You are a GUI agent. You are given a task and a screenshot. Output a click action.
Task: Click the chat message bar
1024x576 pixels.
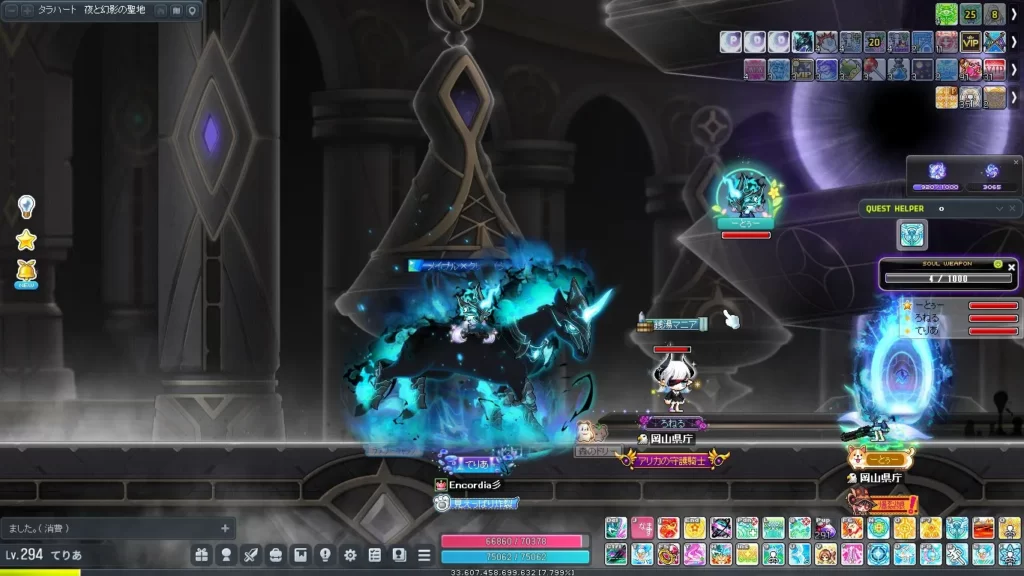point(110,528)
